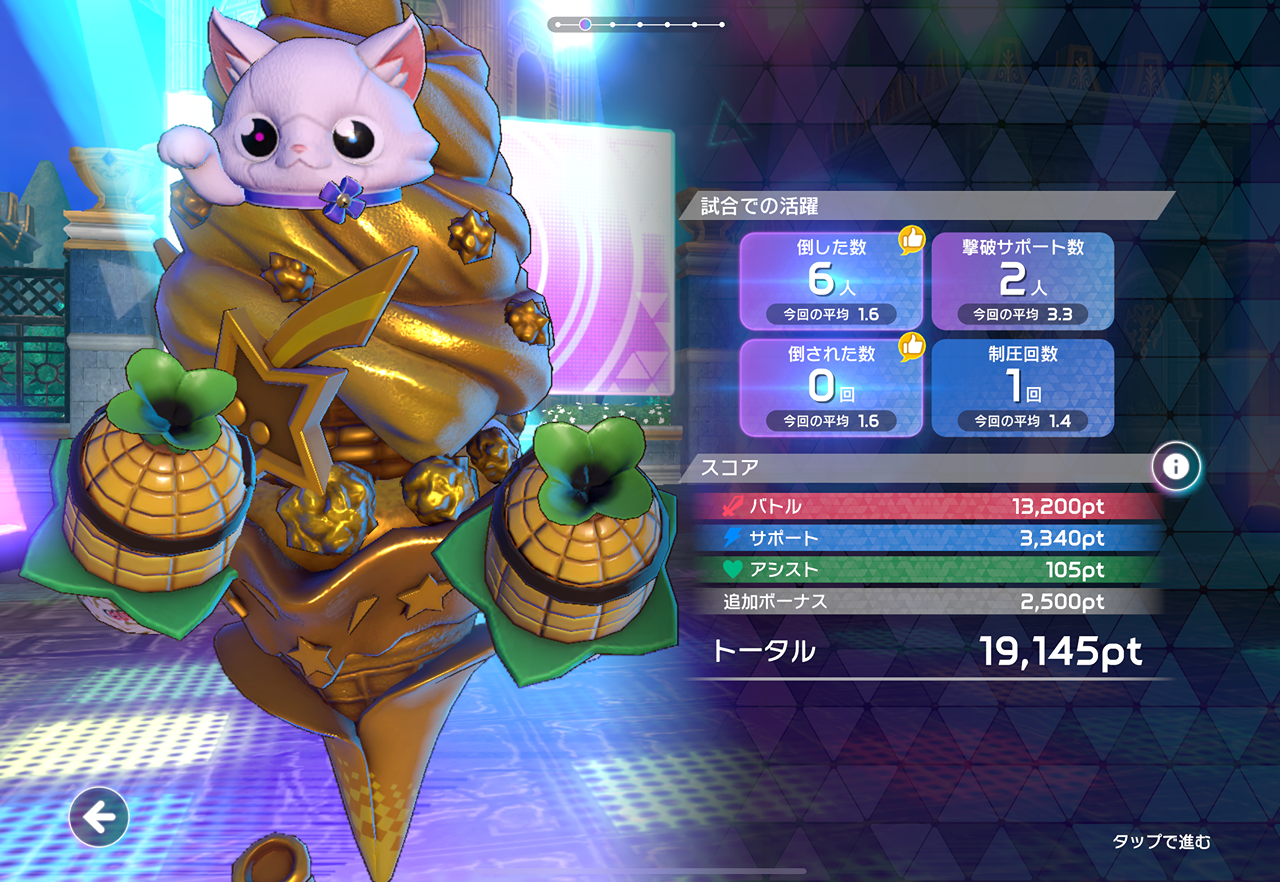The width and height of the screenshot is (1280, 882).
Task: Tap the タップで進む prompt to continue
Action: tap(1161, 842)
